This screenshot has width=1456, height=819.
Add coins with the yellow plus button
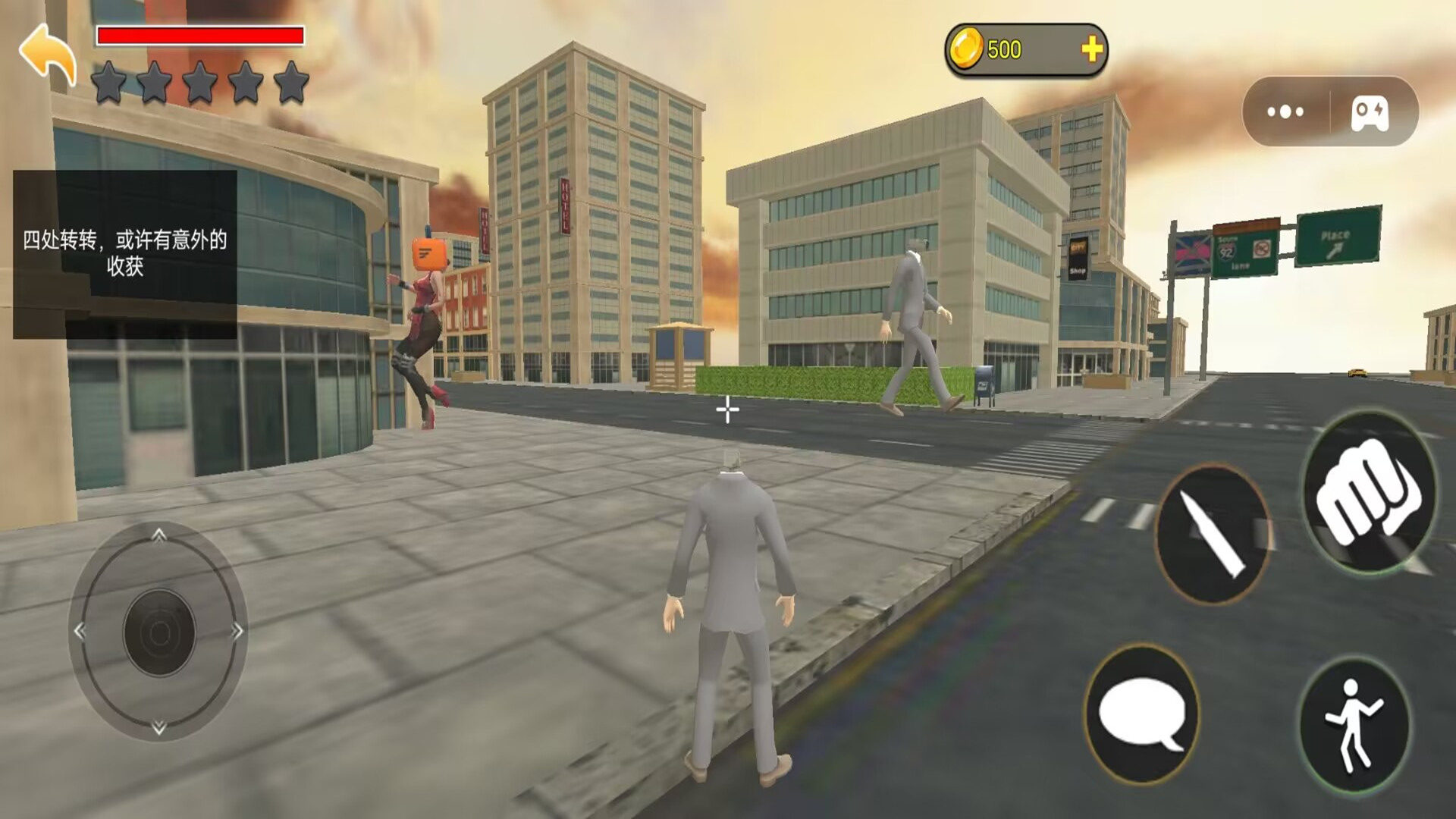click(x=1091, y=50)
